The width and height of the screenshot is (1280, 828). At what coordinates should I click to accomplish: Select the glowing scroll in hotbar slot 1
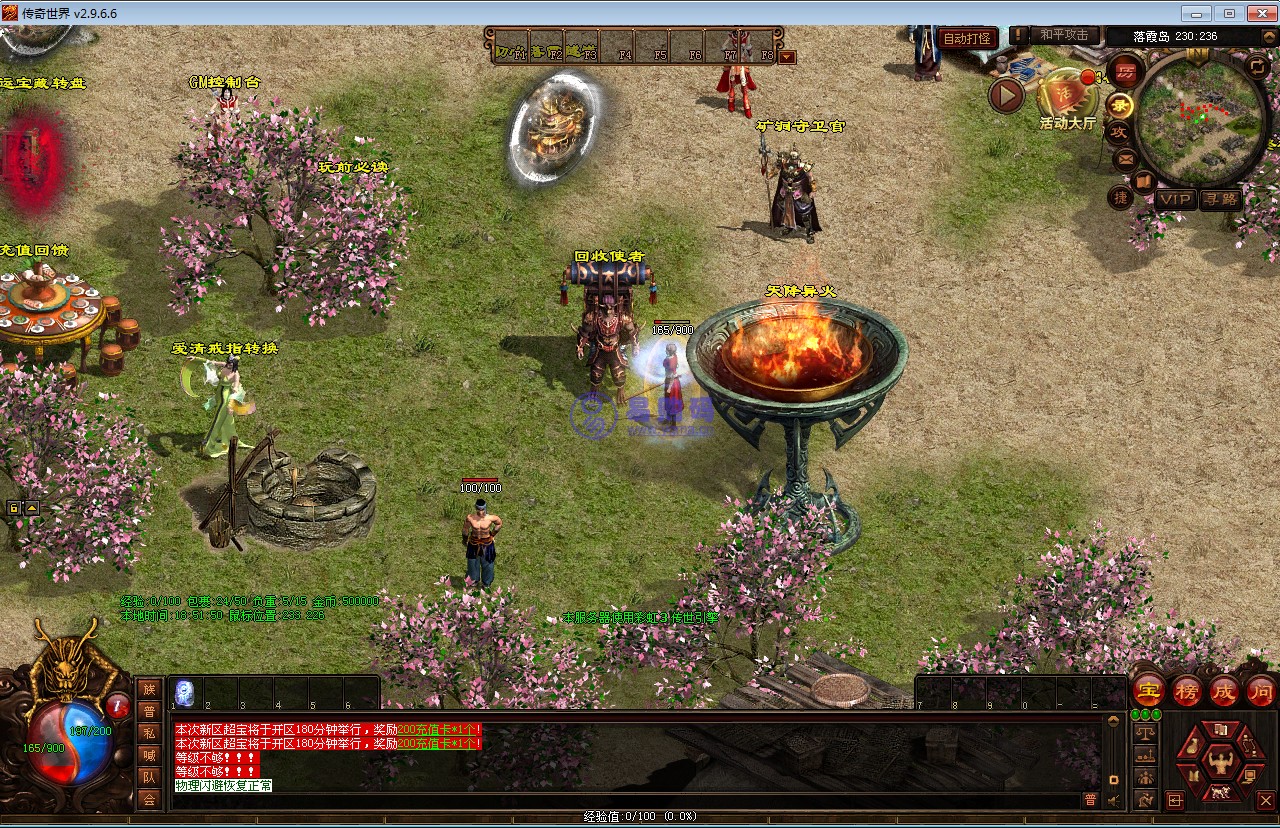point(185,692)
